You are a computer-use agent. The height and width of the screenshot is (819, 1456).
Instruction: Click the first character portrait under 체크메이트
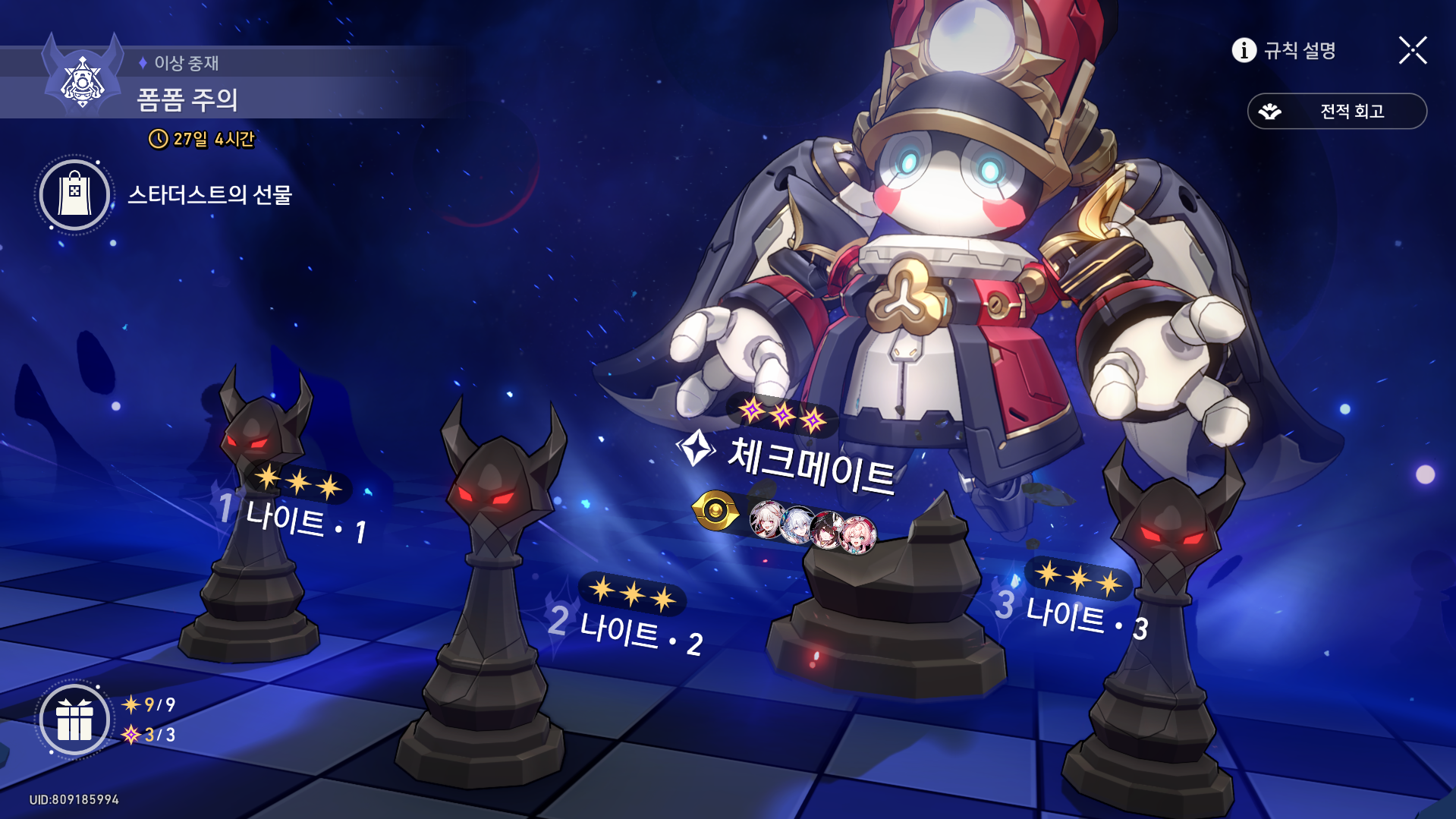click(x=767, y=521)
